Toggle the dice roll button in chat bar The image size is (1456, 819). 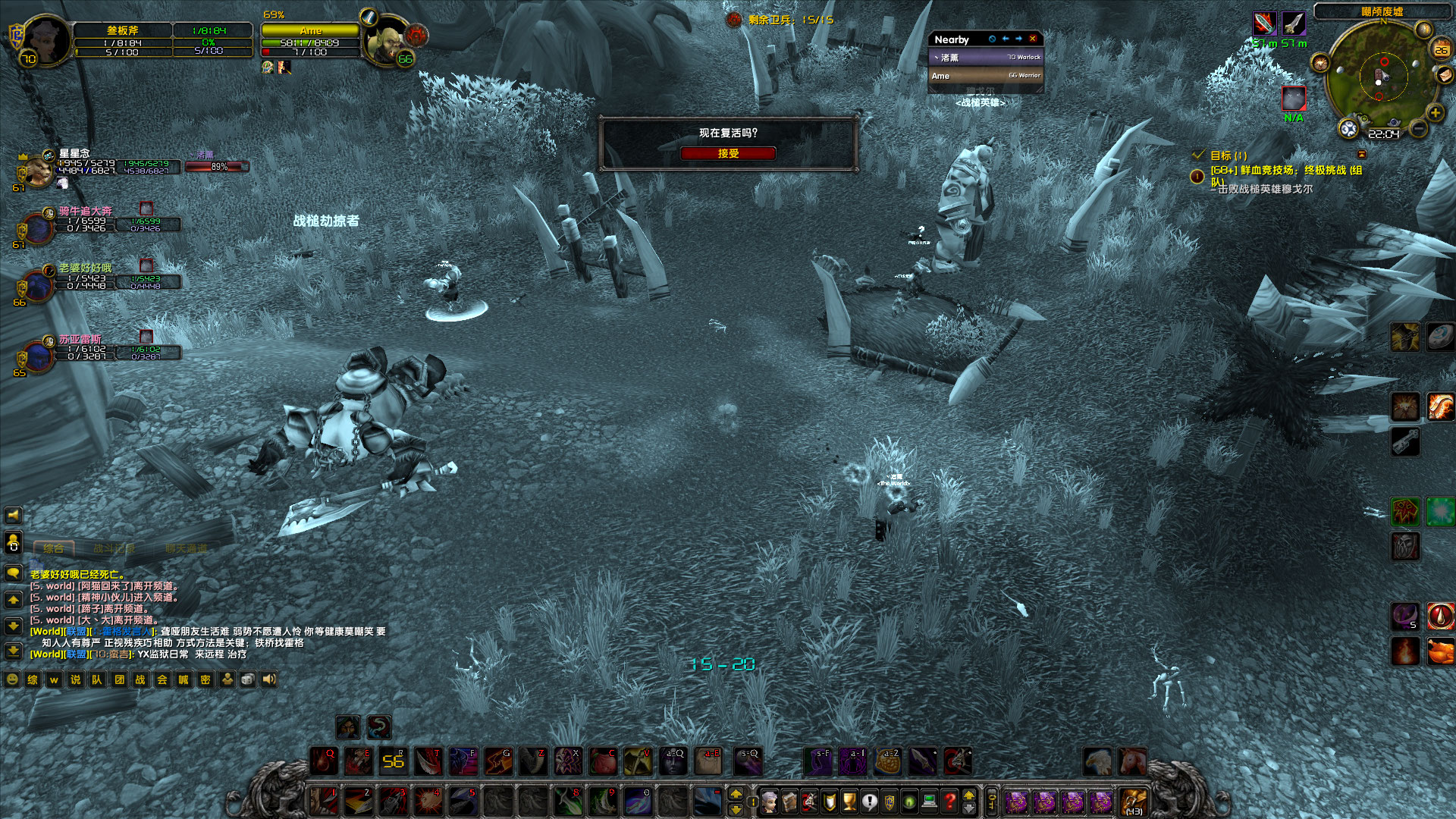248,680
